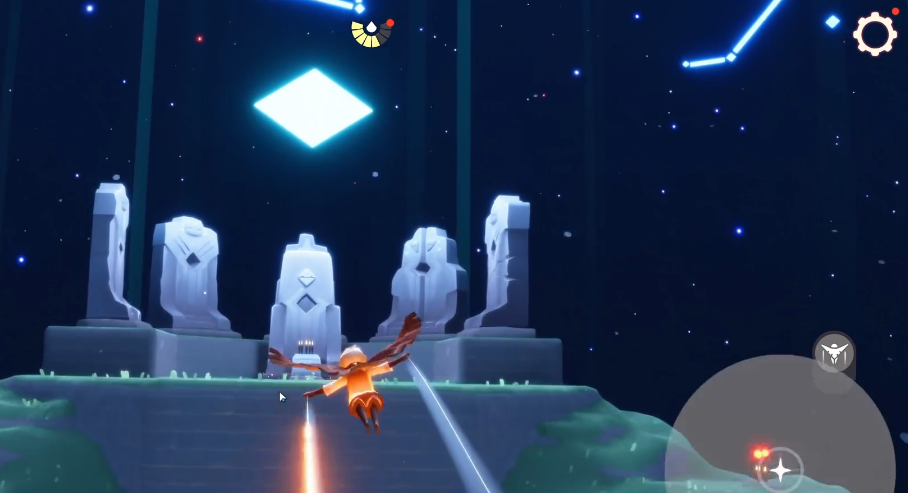Viewport: 908px width, 493px height.
Task: Toggle the winged flight mode button
Action: point(833,352)
